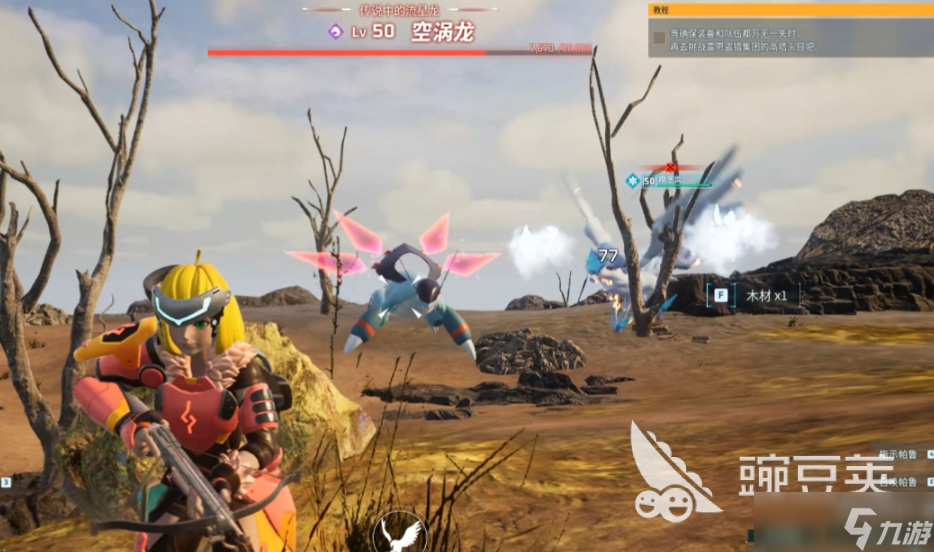Viewport: 934px width, 552px height.
Task: Select the 空涡龙 dark element icon
Action: 336,32
